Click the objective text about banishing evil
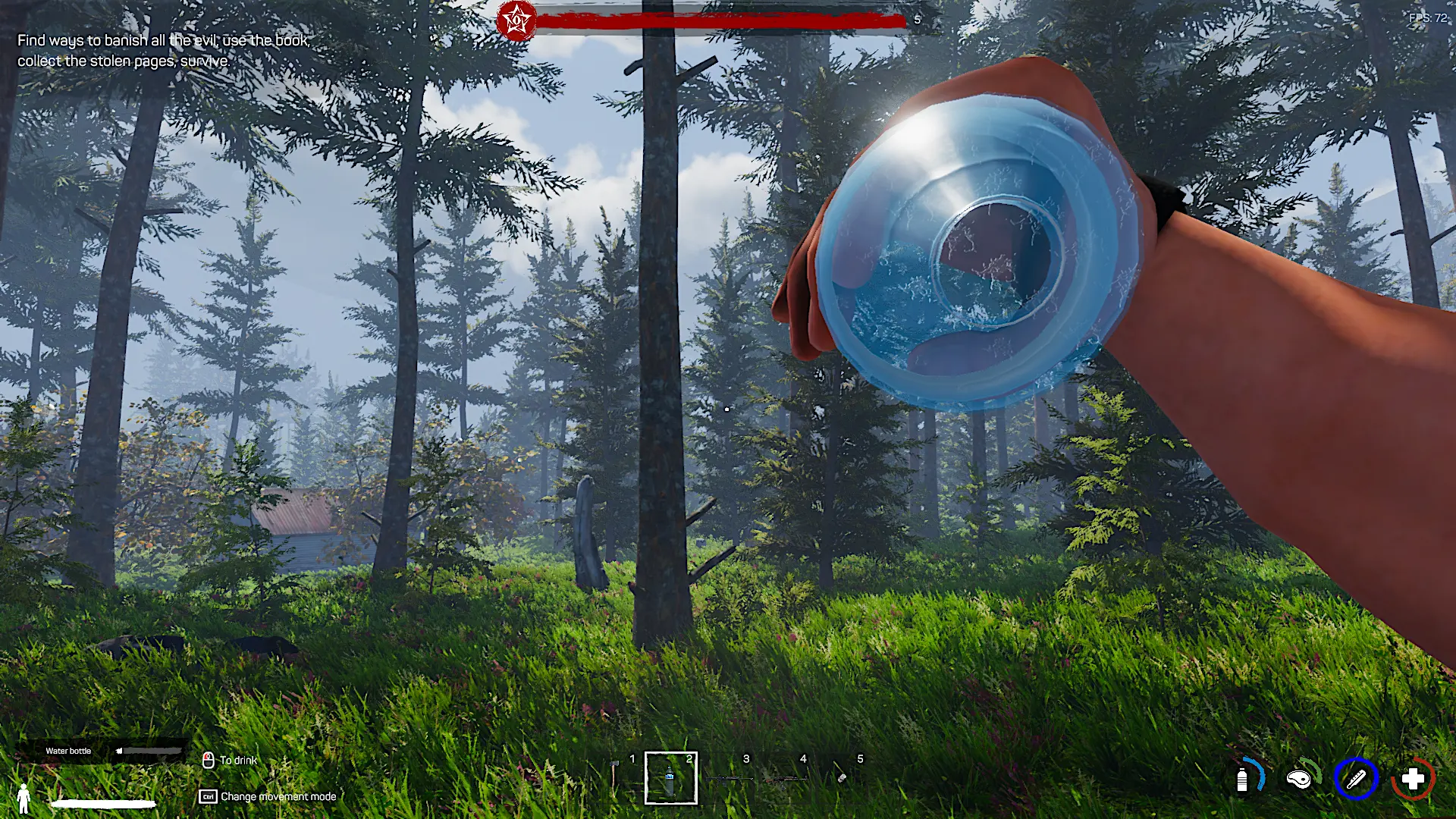This screenshot has height=819, width=1456. coord(163,50)
